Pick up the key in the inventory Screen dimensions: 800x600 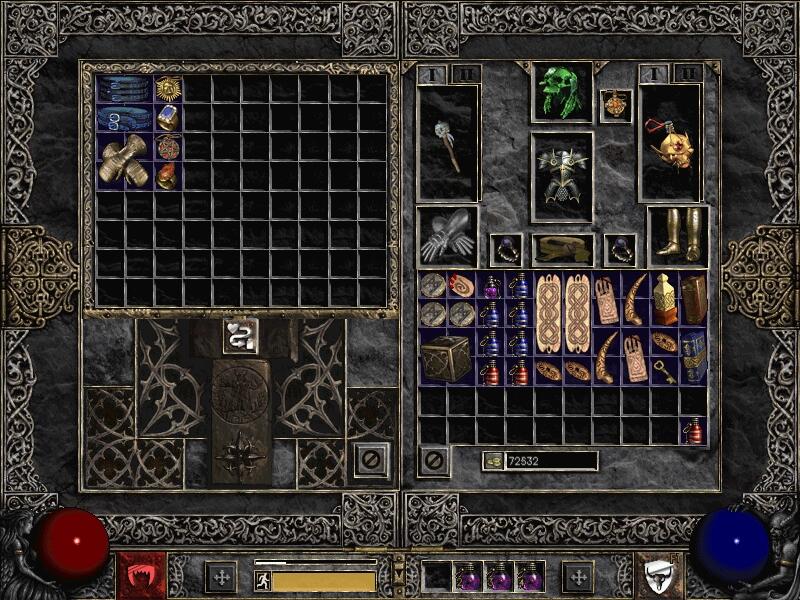click(663, 371)
